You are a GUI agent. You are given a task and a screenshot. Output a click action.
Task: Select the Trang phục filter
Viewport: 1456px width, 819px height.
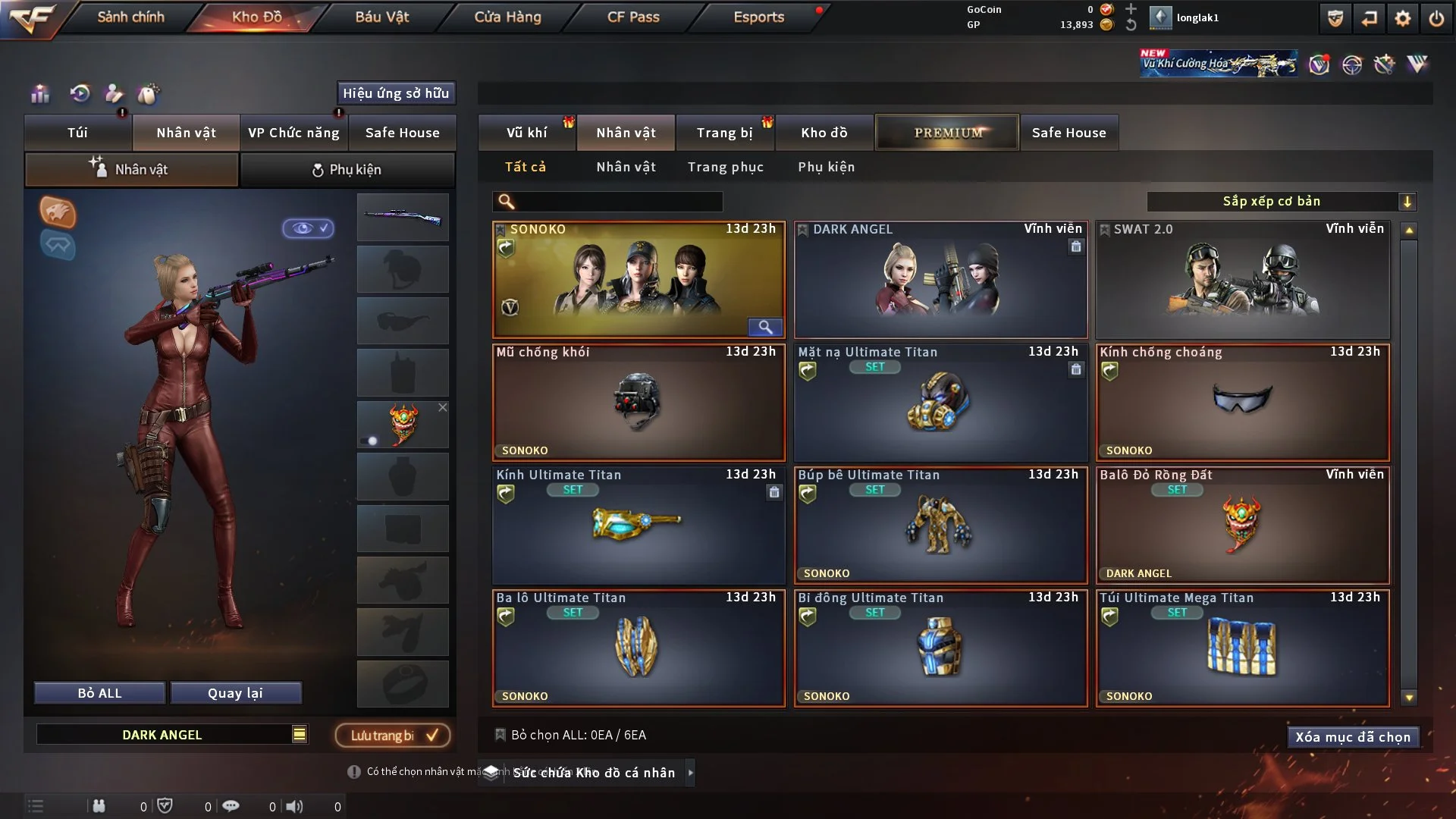point(725,167)
